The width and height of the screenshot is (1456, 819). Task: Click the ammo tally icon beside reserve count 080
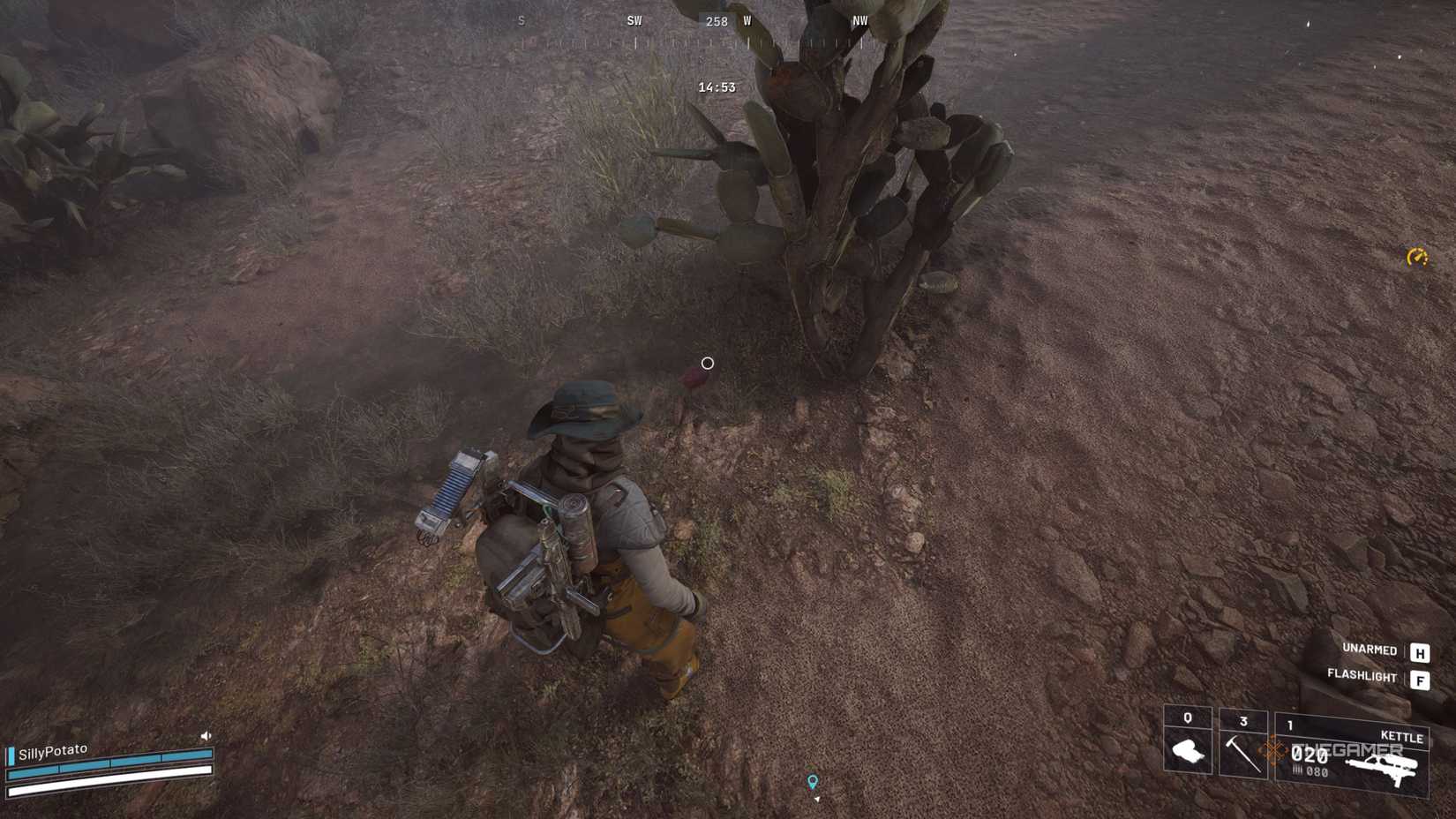pyautogui.click(x=1299, y=770)
